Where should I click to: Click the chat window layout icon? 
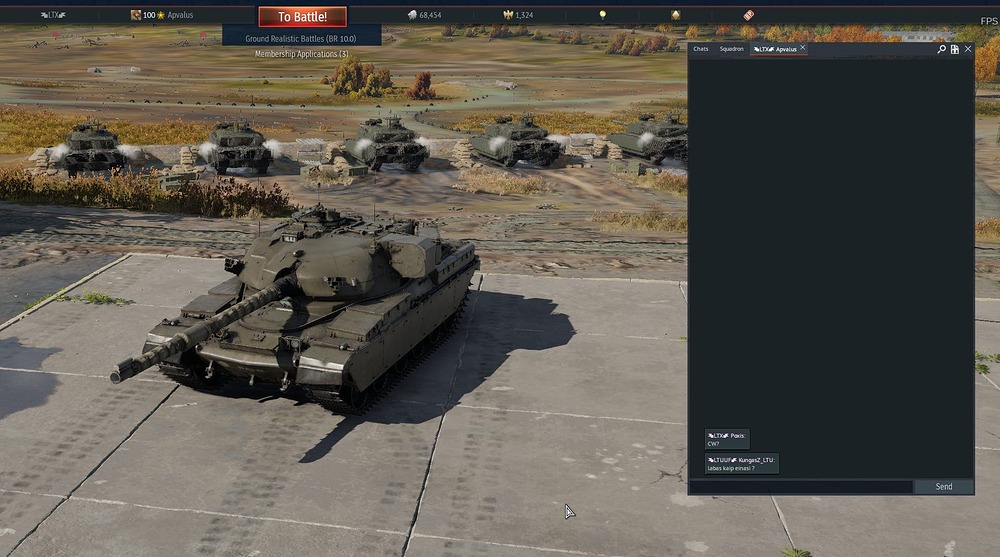(955, 49)
